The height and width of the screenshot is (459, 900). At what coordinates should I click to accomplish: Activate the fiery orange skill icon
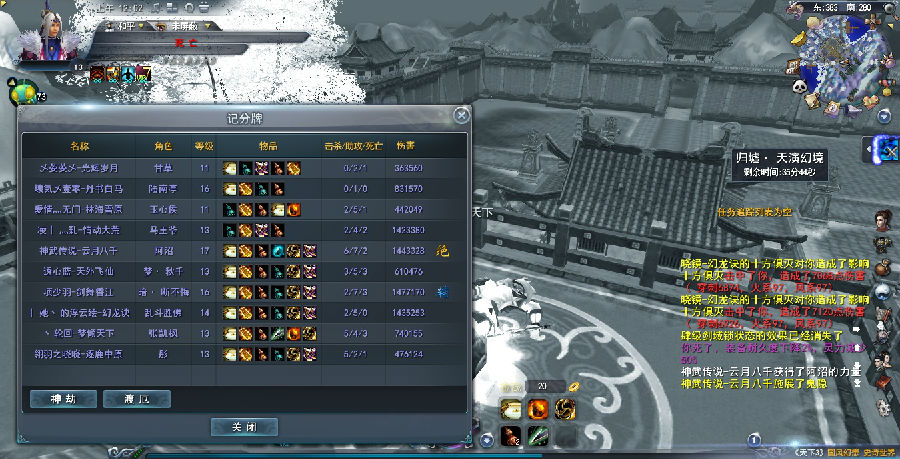coord(538,409)
